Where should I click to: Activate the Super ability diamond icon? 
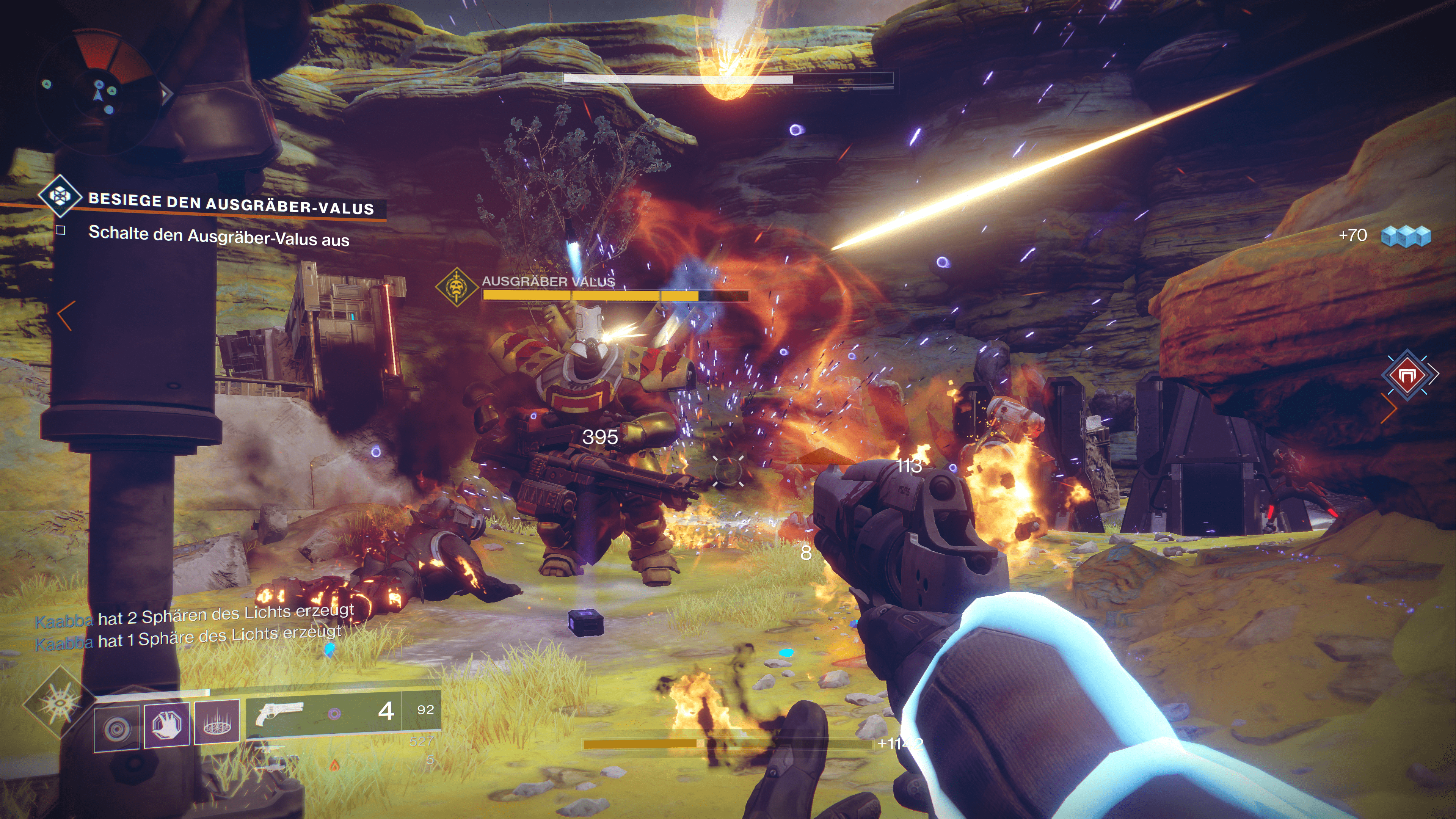(59, 703)
